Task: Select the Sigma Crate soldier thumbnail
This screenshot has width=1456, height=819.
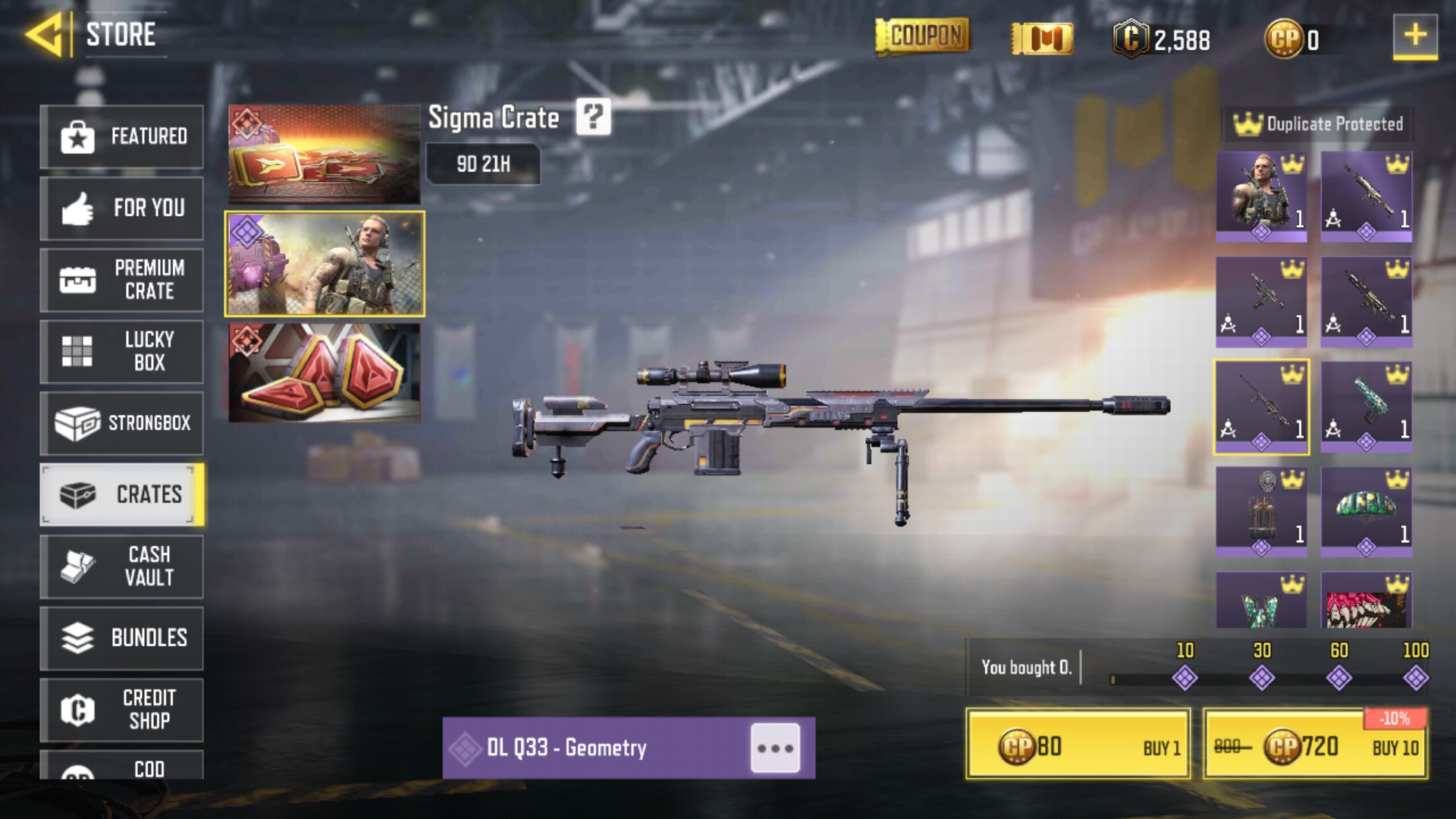Action: [x=325, y=264]
